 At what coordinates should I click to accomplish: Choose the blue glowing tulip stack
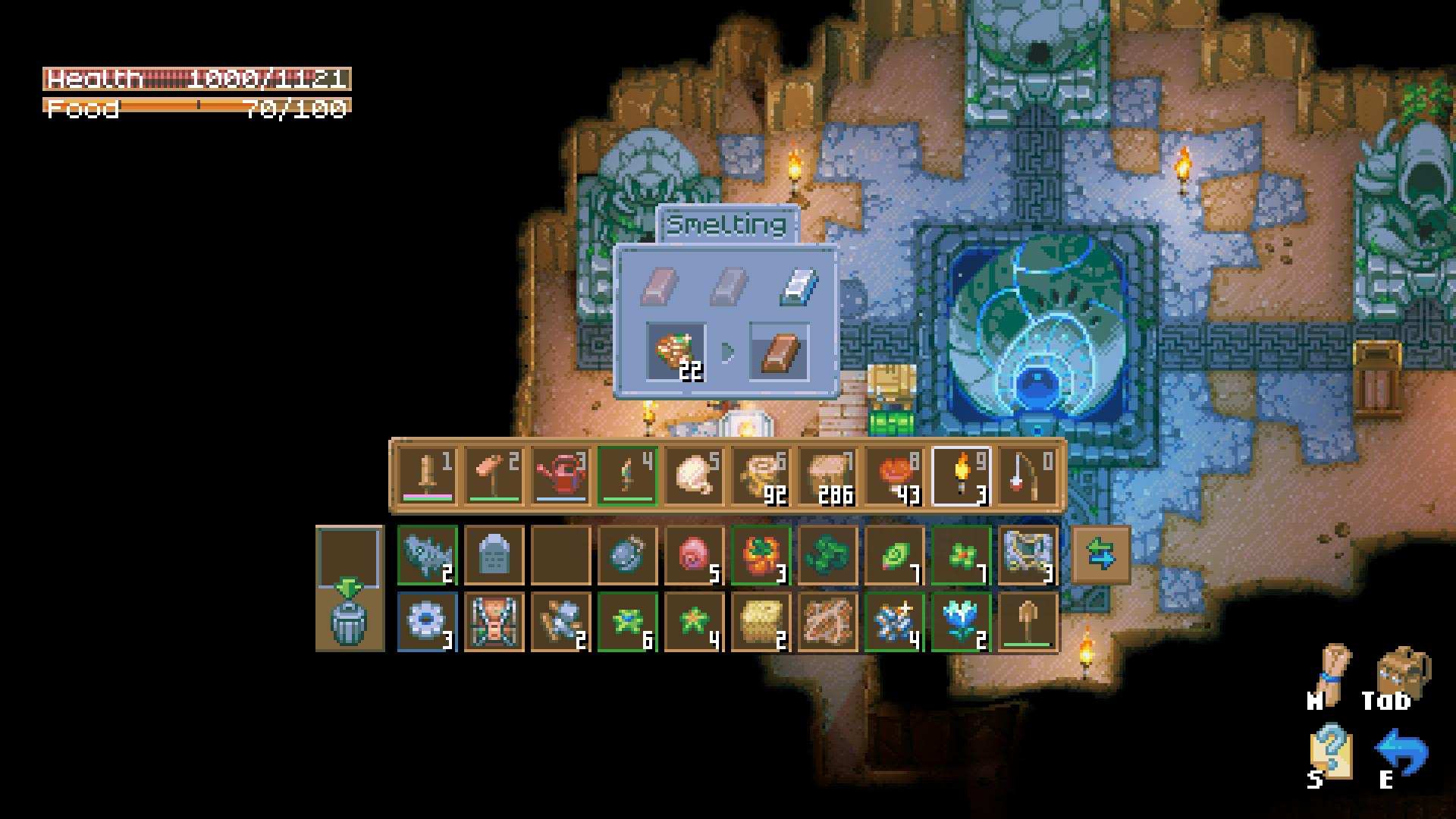click(961, 622)
